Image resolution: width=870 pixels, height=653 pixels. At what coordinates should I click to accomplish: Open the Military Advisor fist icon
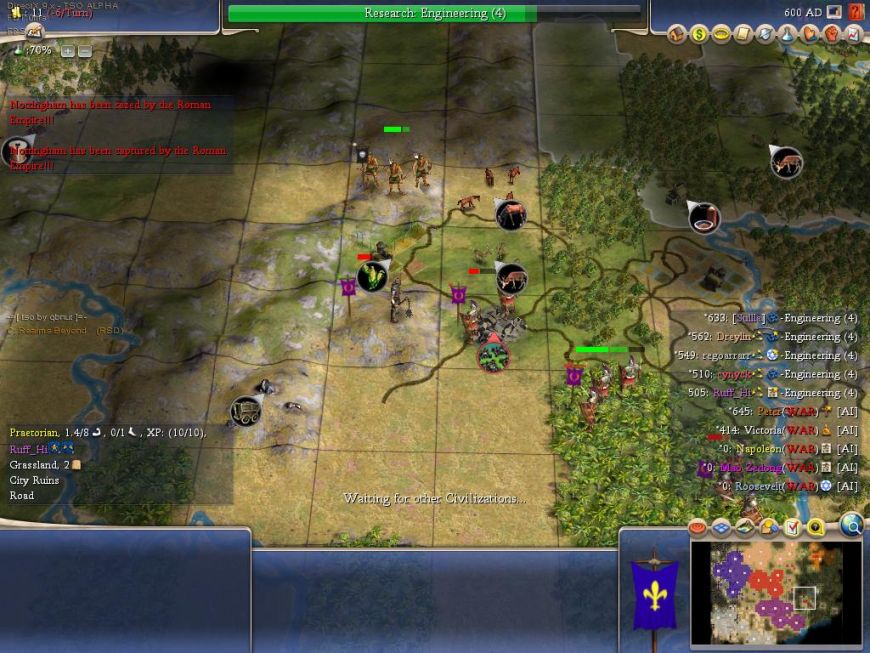tap(831, 35)
